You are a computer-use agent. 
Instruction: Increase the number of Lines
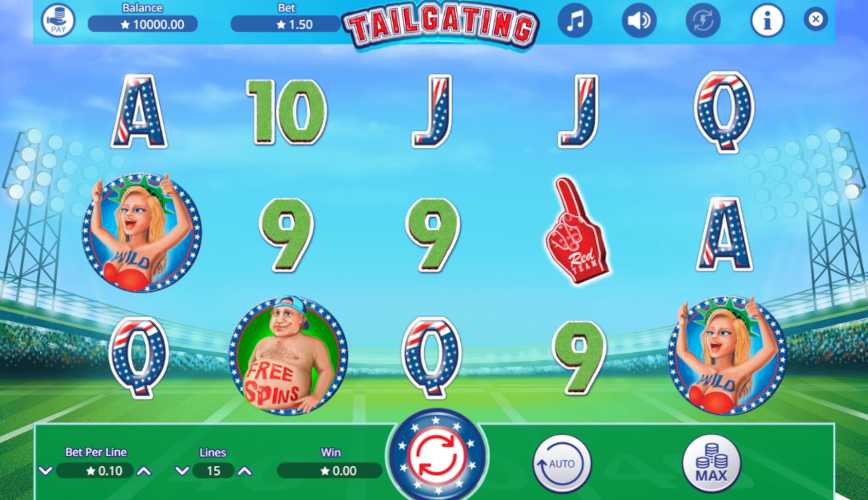[x=245, y=470]
